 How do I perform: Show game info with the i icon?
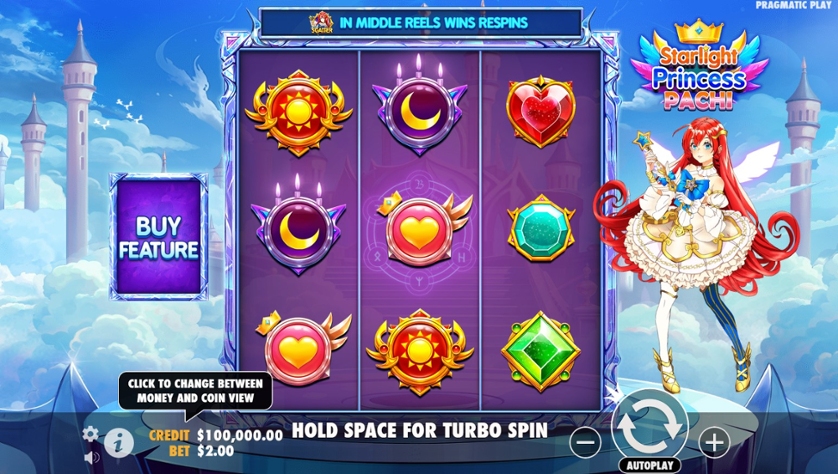118,440
